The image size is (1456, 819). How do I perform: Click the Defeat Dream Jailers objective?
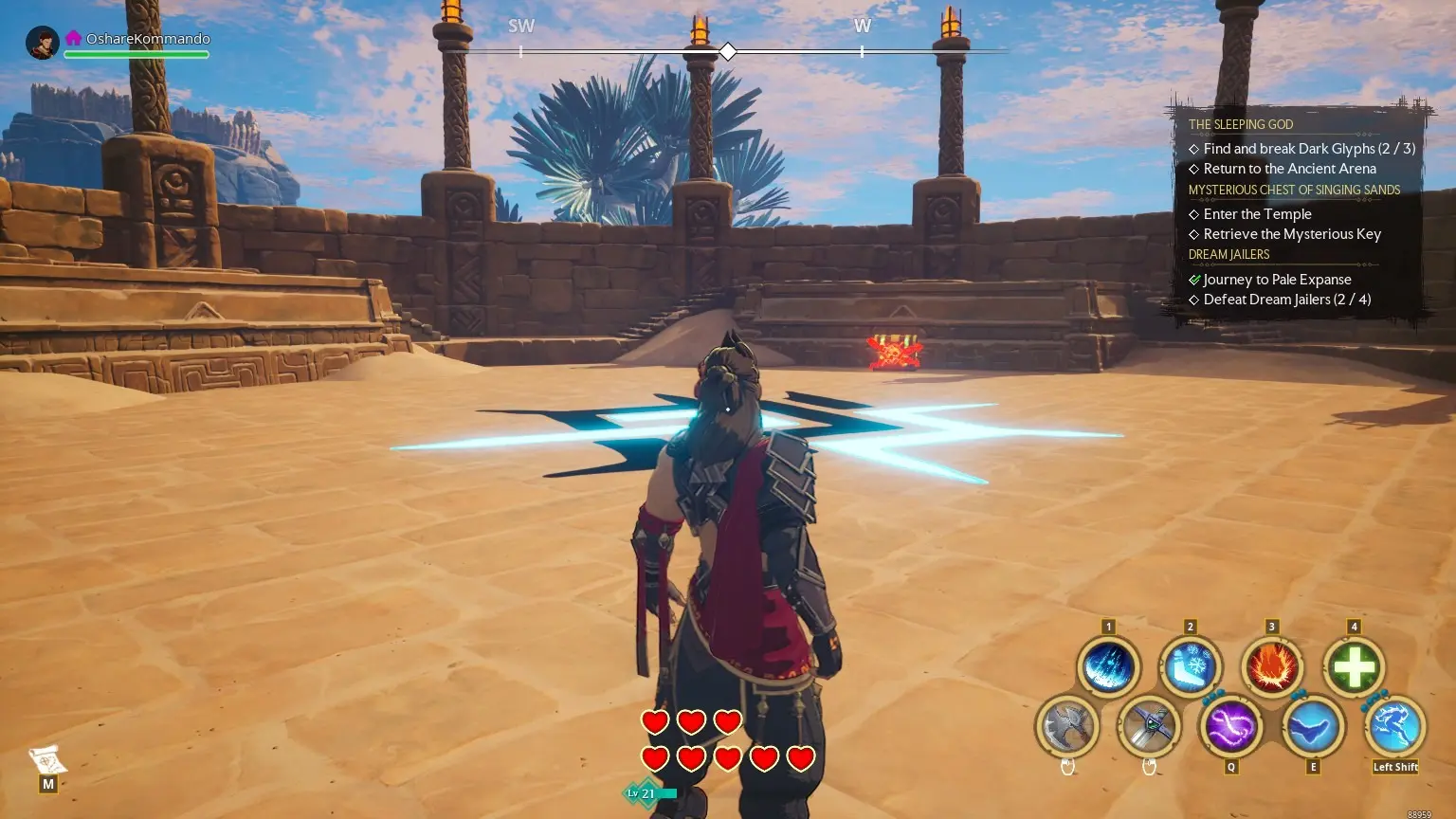pyautogui.click(x=1286, y=300)
